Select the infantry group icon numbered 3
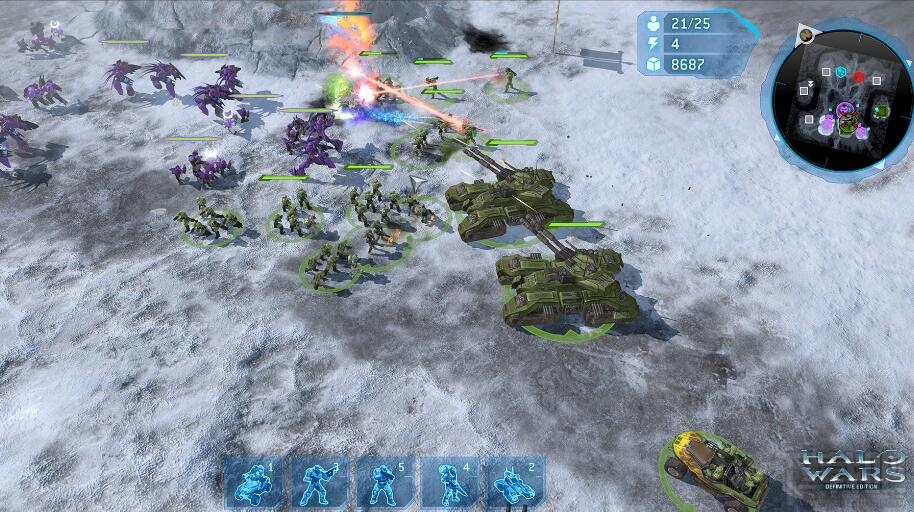914x512 pixels. (319, 482)
